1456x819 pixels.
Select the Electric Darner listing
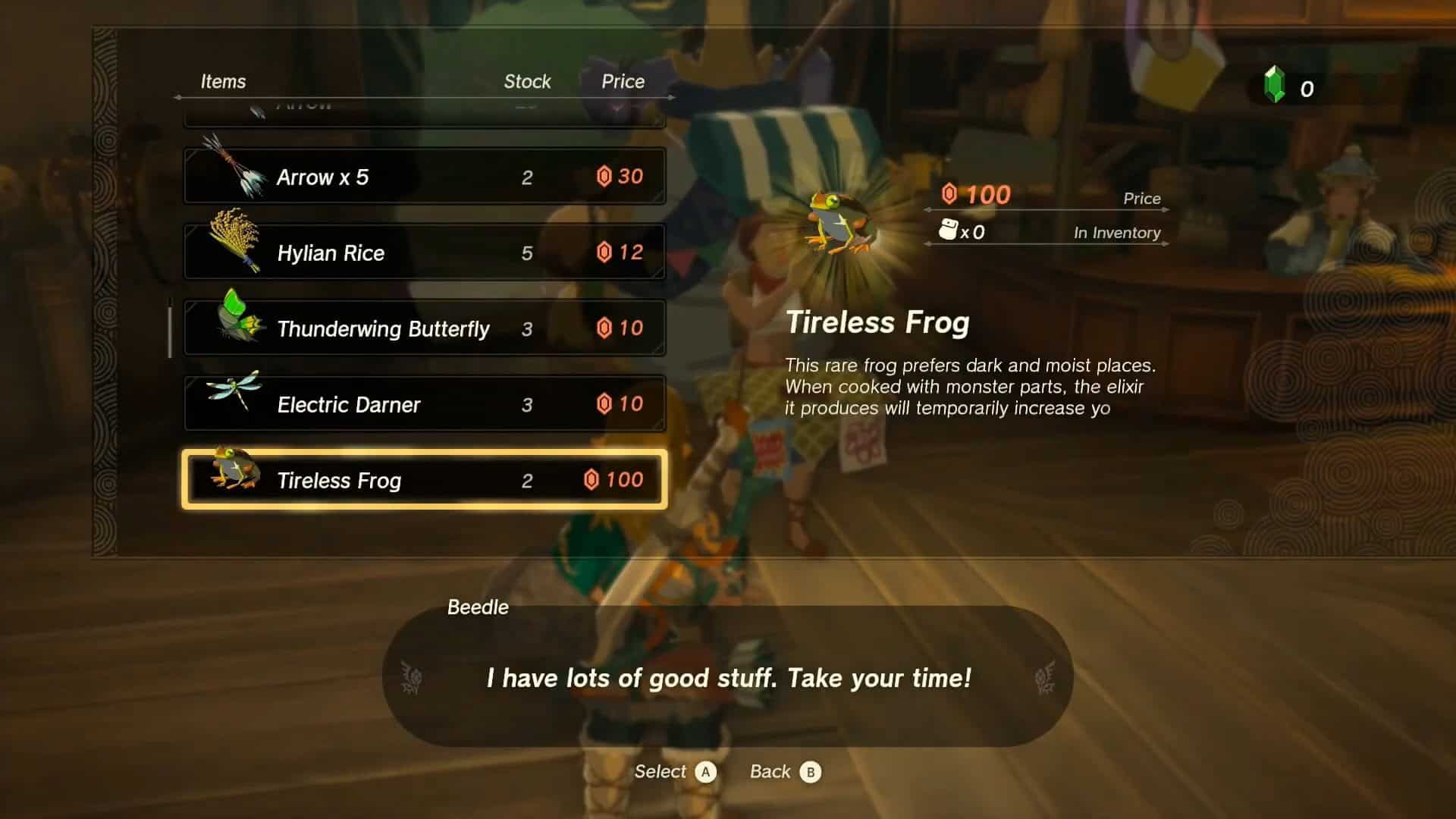pyautogui.click(x=425, y=403)
